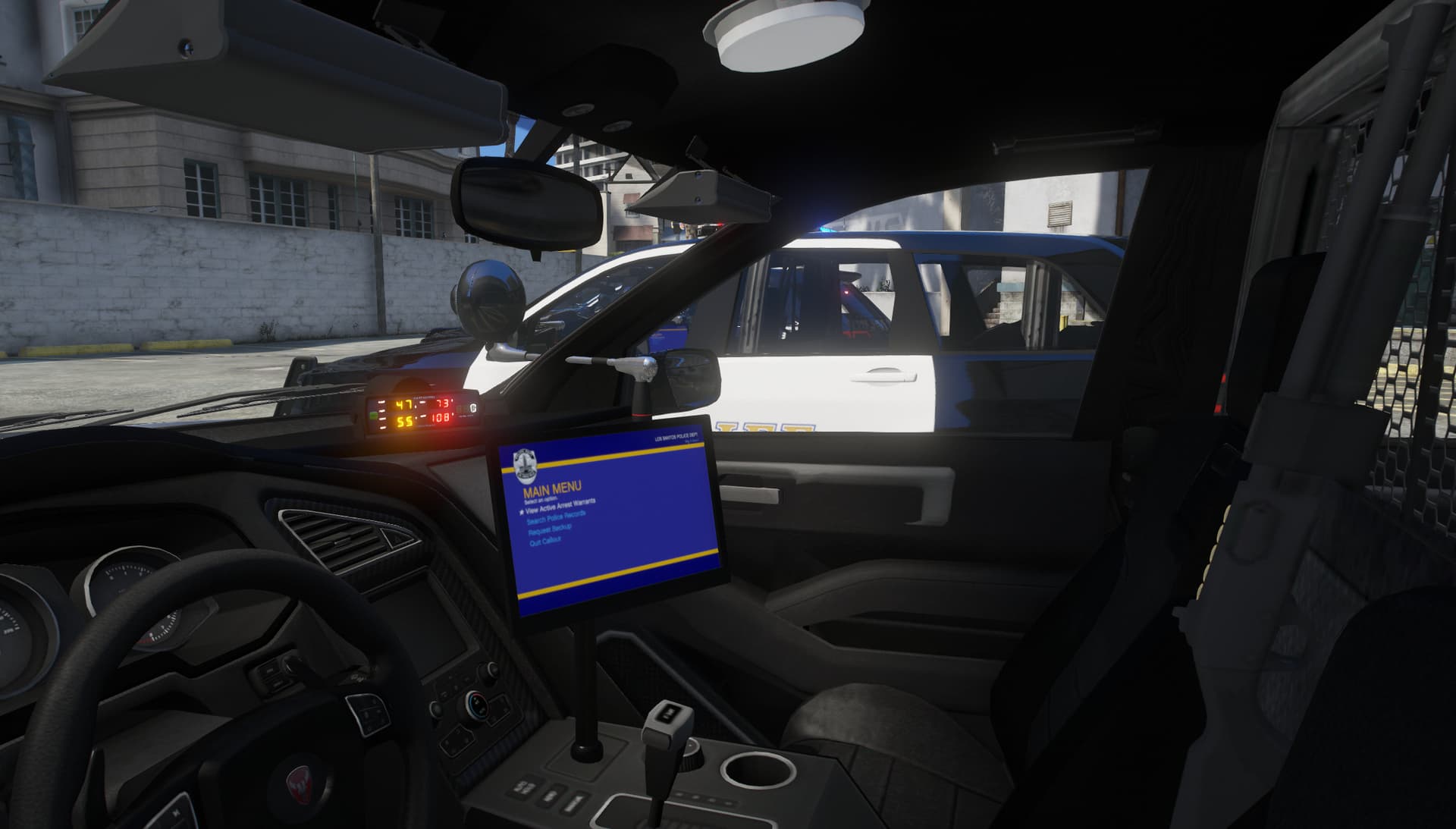Viewport: 1456px width, 829px height.
Task: Click Request Backup on the MDT
Action: tap(549, 532)
